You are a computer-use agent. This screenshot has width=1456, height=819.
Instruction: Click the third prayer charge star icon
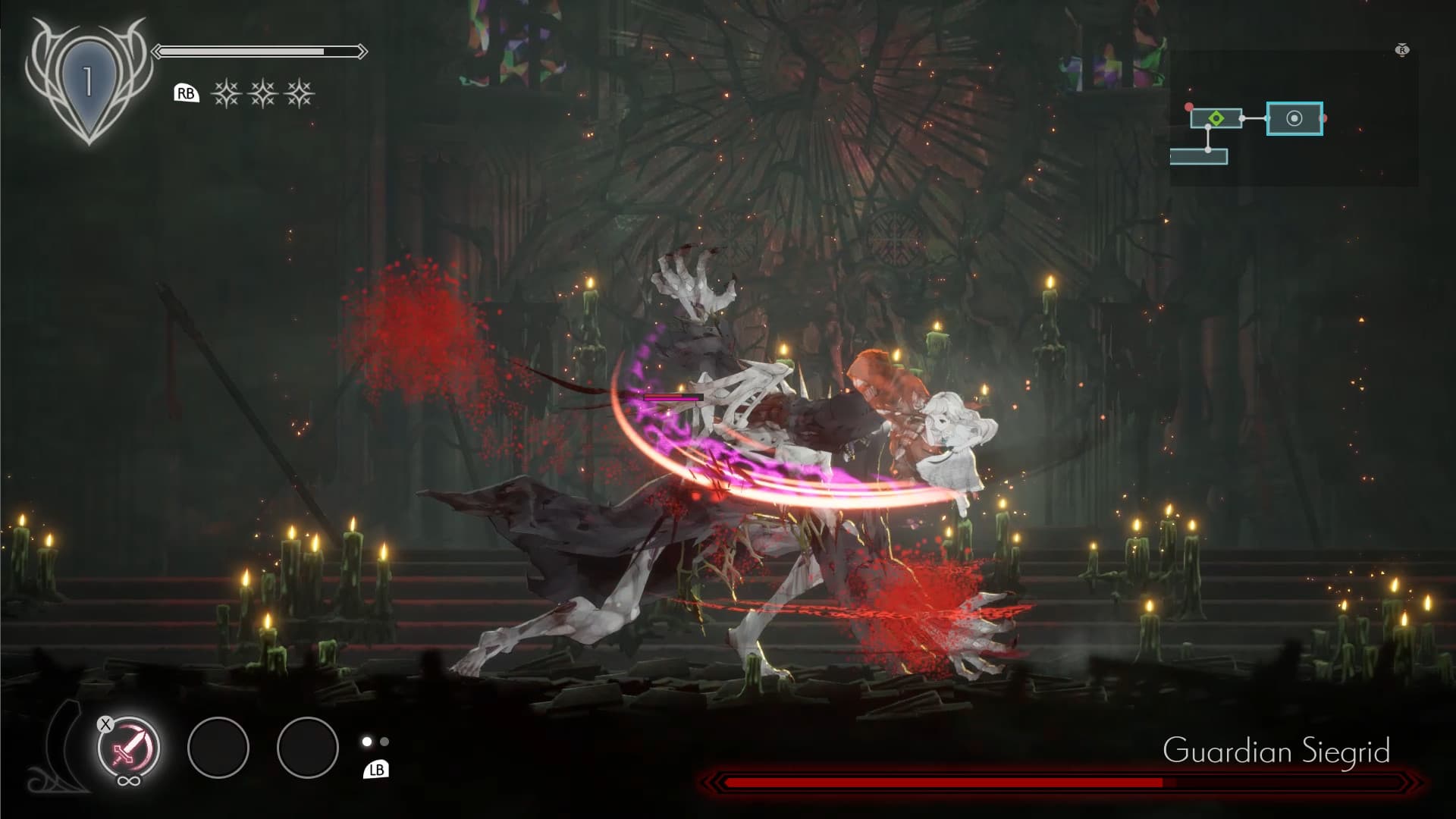301,94
